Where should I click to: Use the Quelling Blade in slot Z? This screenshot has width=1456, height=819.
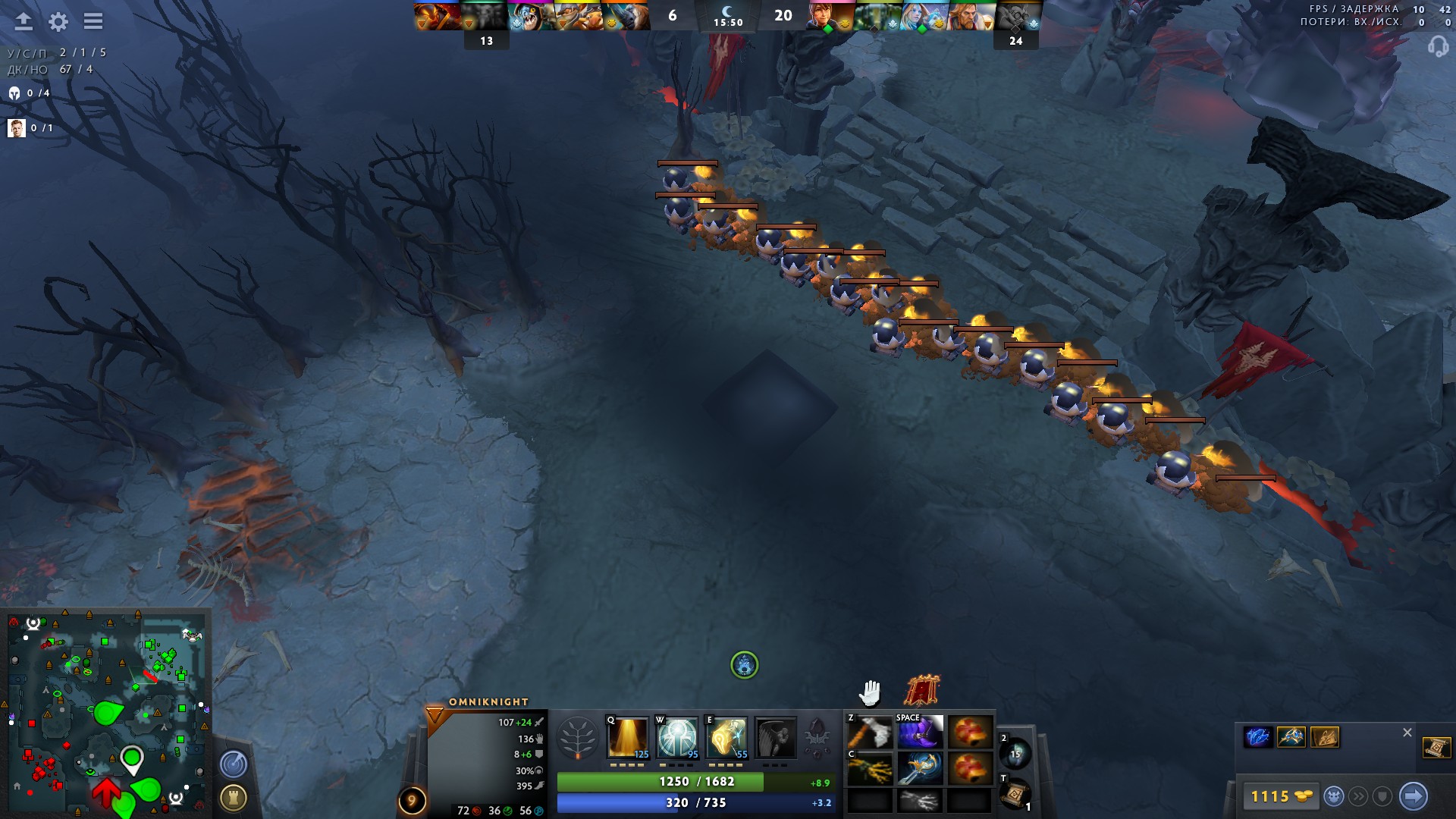[x=871, y=732]
